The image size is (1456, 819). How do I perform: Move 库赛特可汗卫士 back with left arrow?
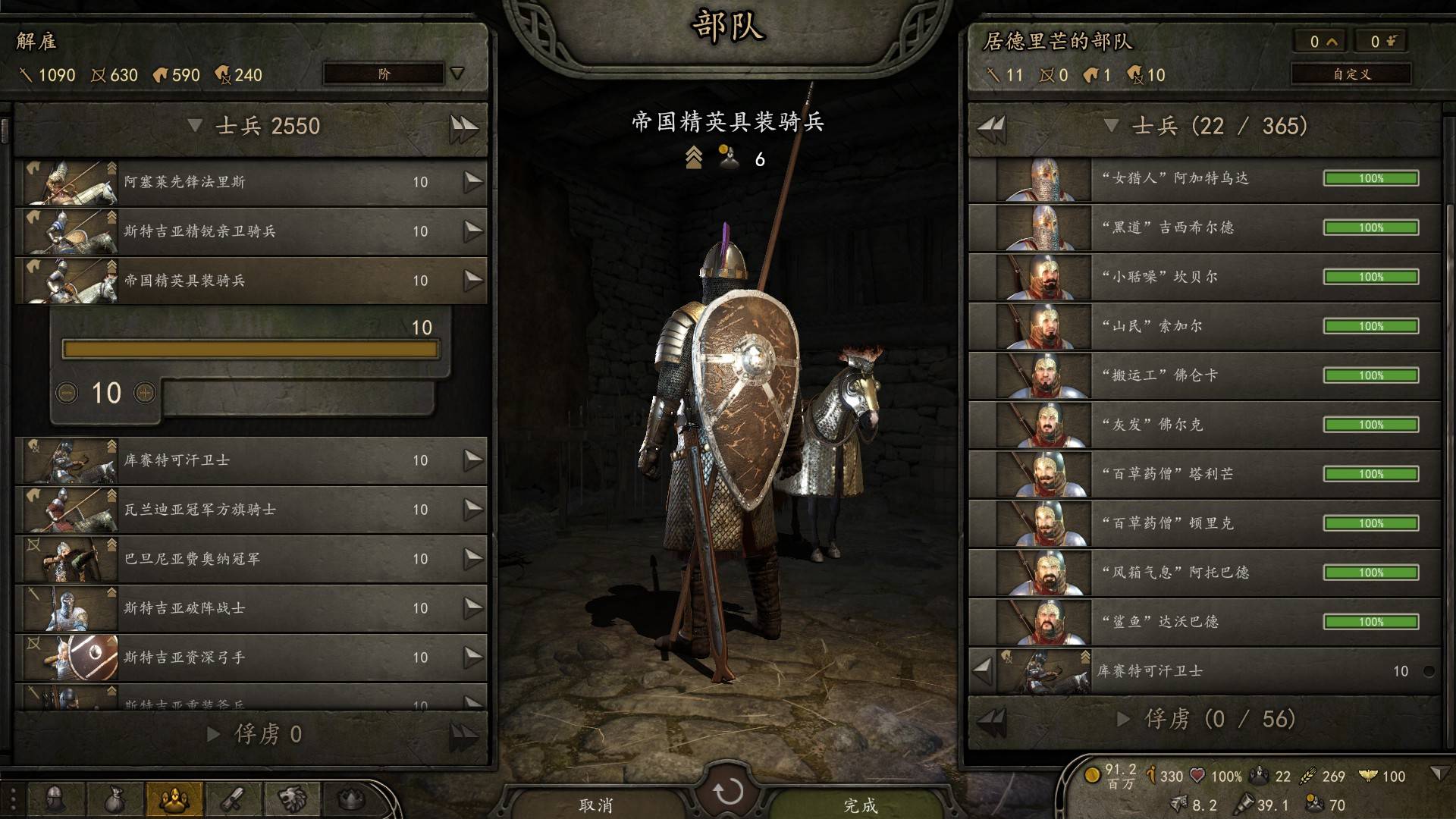coord(983,670)
